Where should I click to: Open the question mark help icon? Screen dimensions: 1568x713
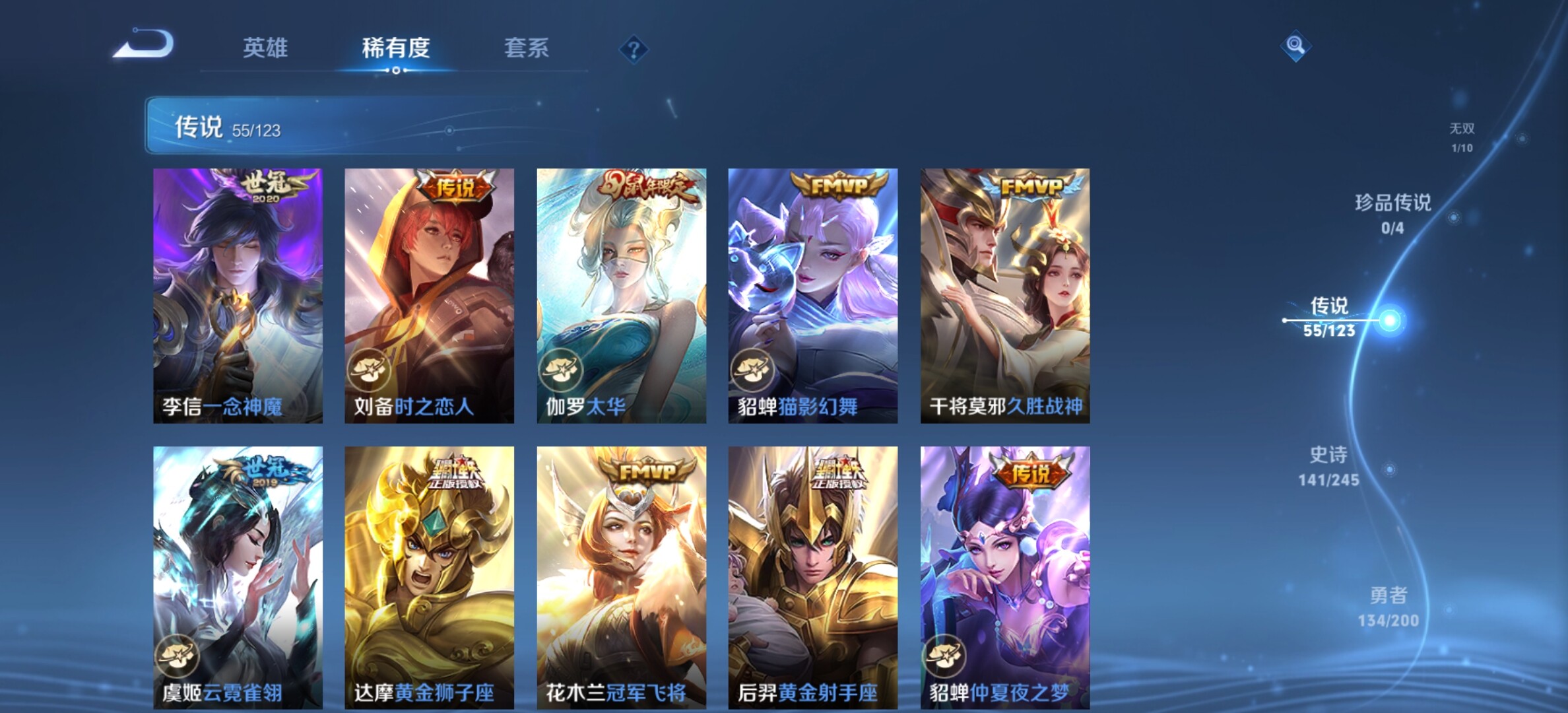click(634, 50)
